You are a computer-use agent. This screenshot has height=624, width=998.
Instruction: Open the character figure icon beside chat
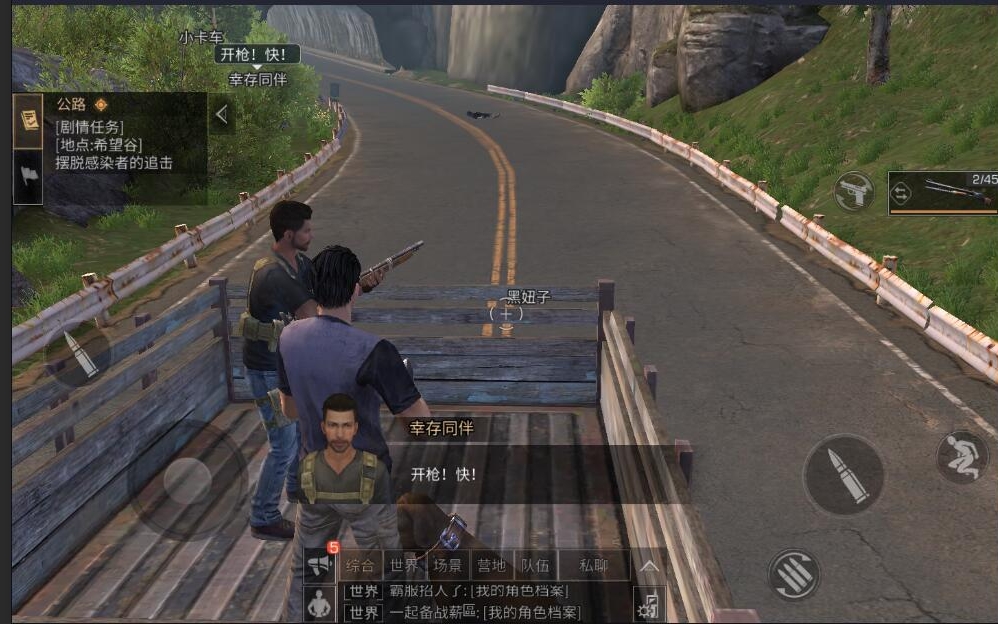[x=319, y=603]
